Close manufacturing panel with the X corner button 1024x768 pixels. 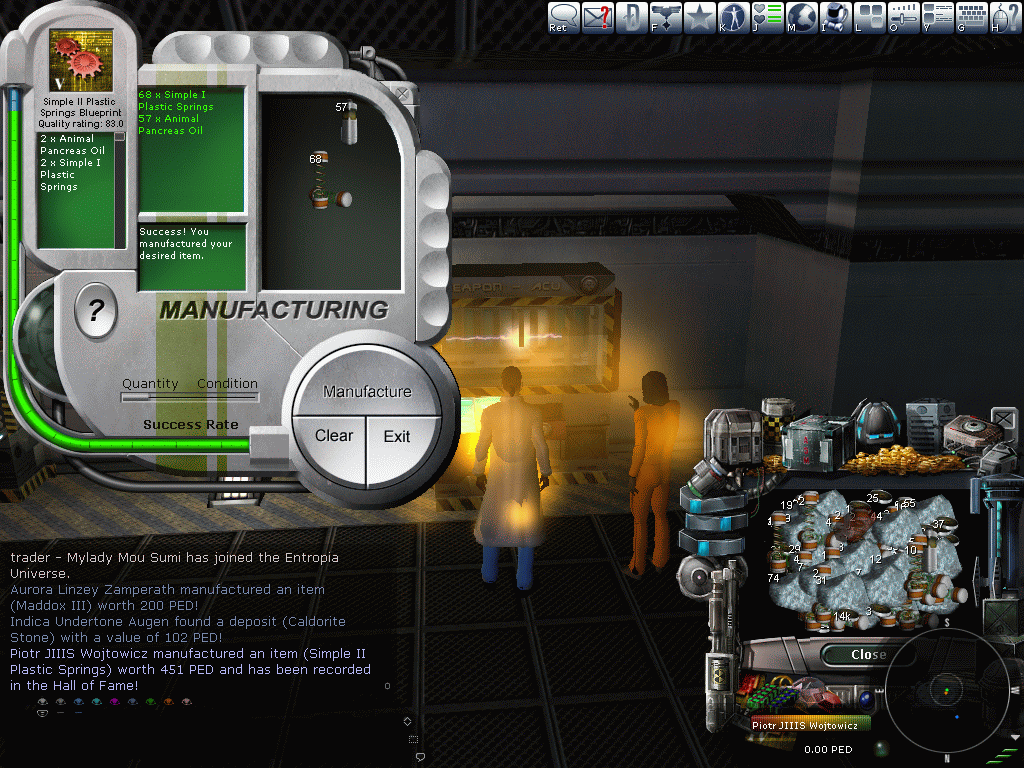click(402, 93)
